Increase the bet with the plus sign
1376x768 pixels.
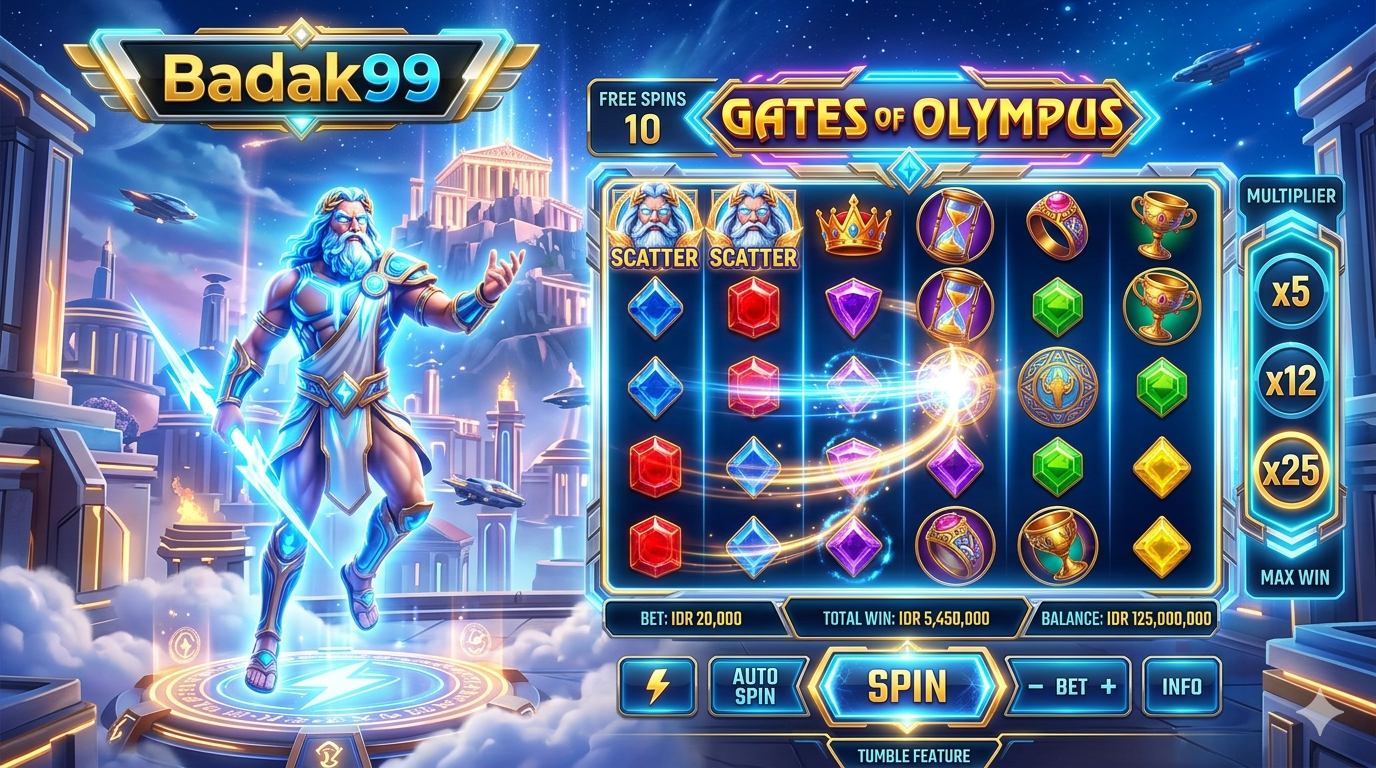click(1107, 687)
